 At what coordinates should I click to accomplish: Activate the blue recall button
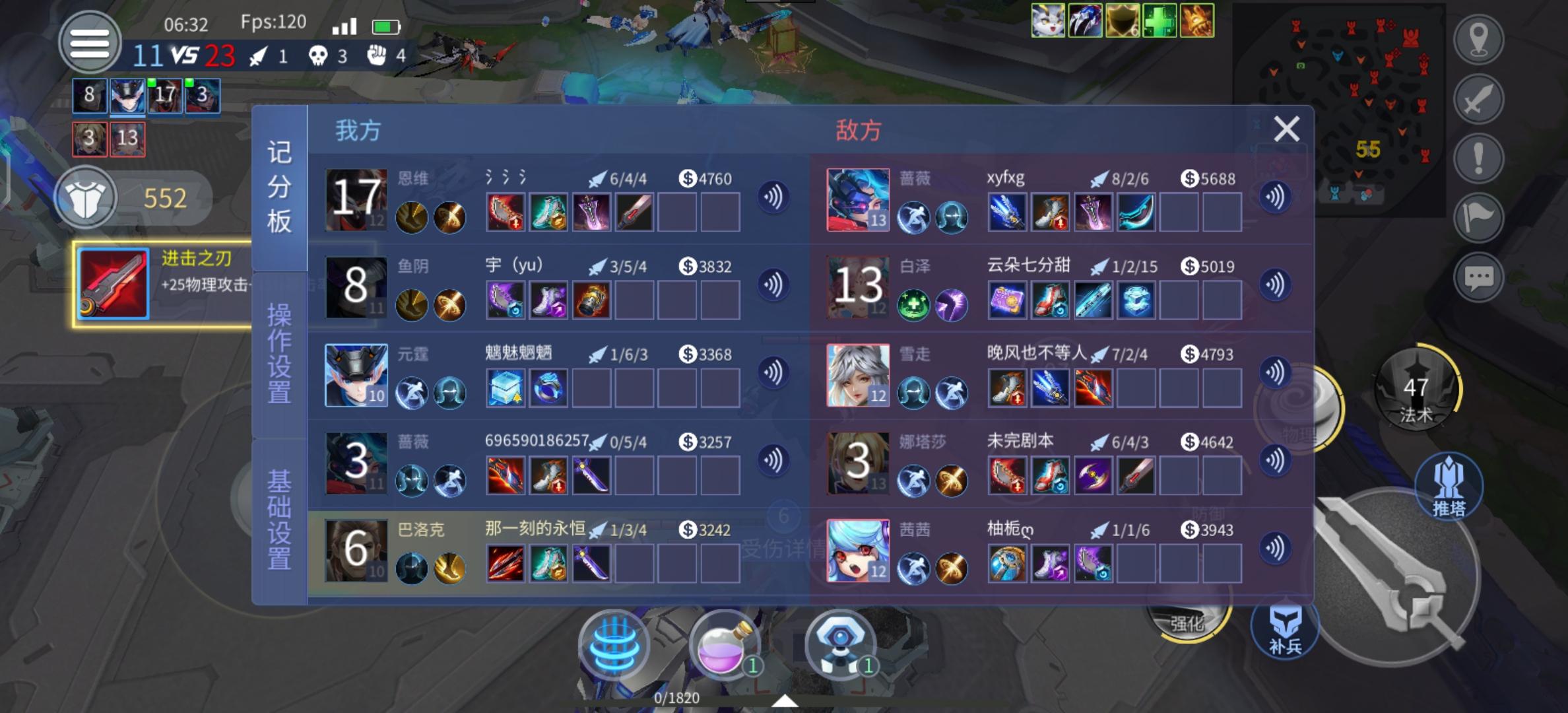click(614, 644)
